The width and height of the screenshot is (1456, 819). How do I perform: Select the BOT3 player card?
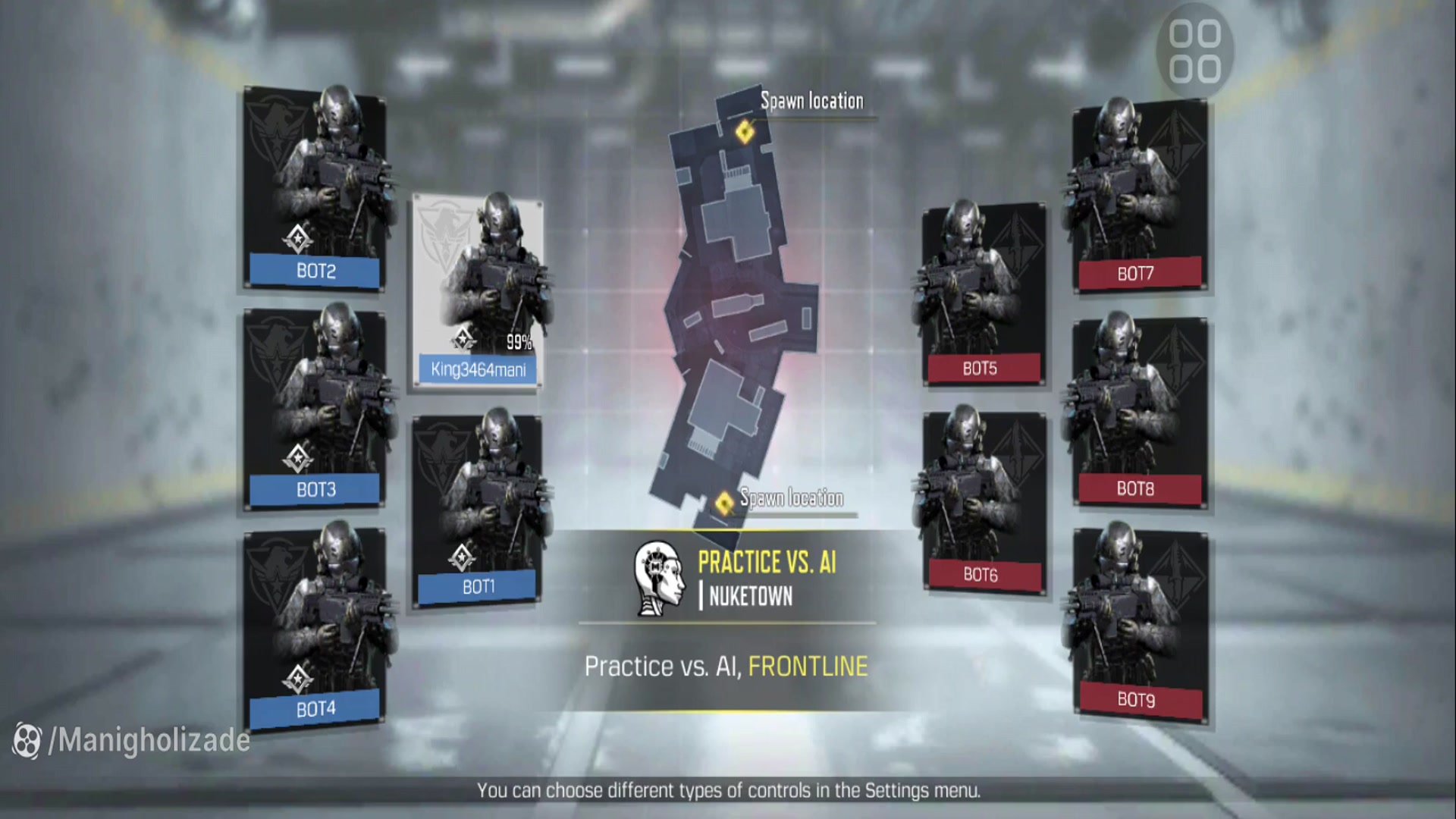pyautogui.click(x=315, y=408)
